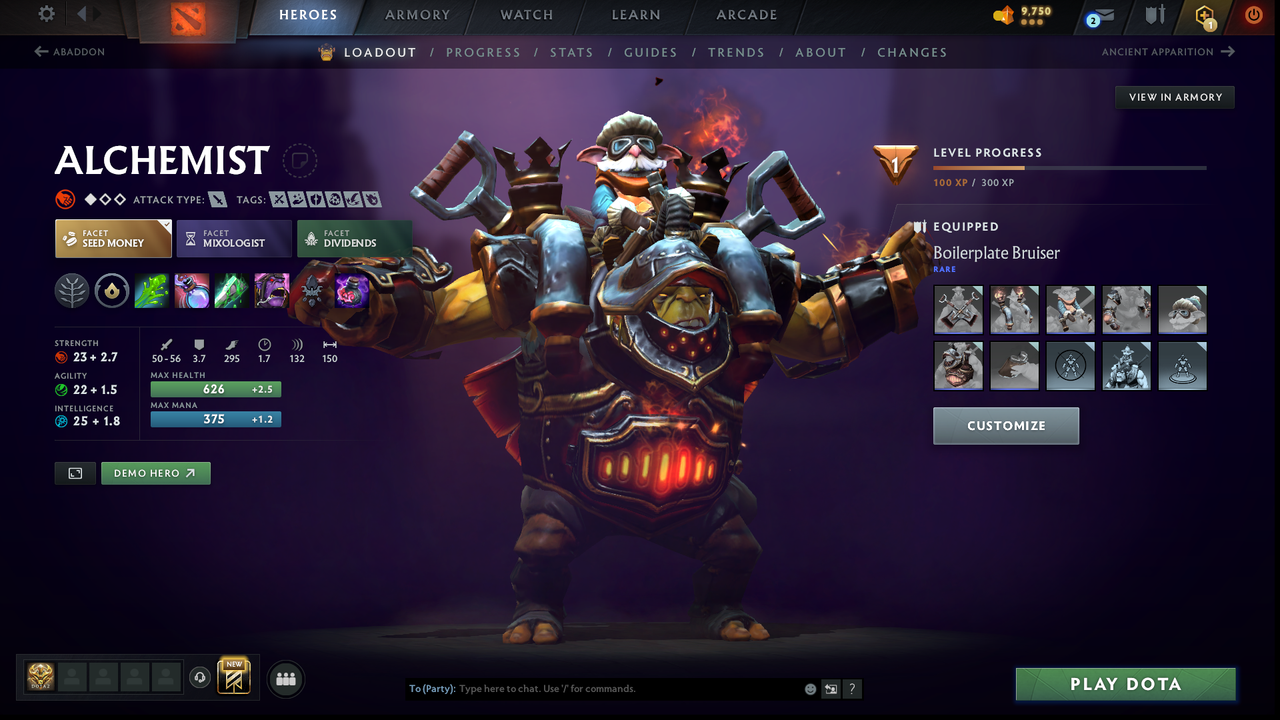This screenshot has width=1280, height=720.
Task: Expand the party finder group icon
Action: coord(286,679)
